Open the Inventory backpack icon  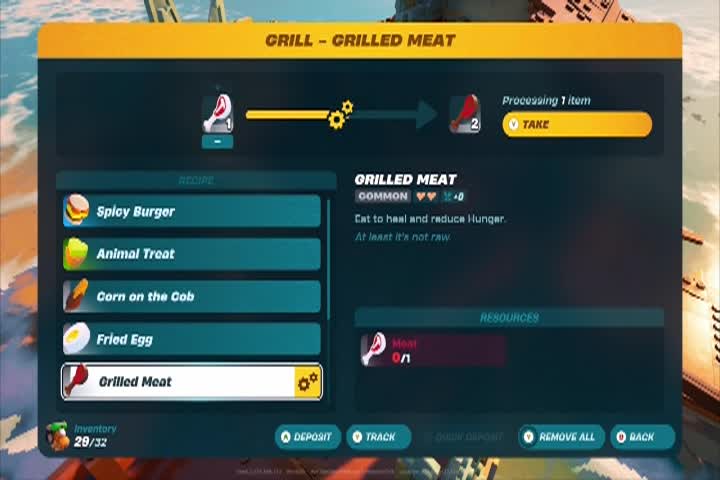click(x=58, y=435)
